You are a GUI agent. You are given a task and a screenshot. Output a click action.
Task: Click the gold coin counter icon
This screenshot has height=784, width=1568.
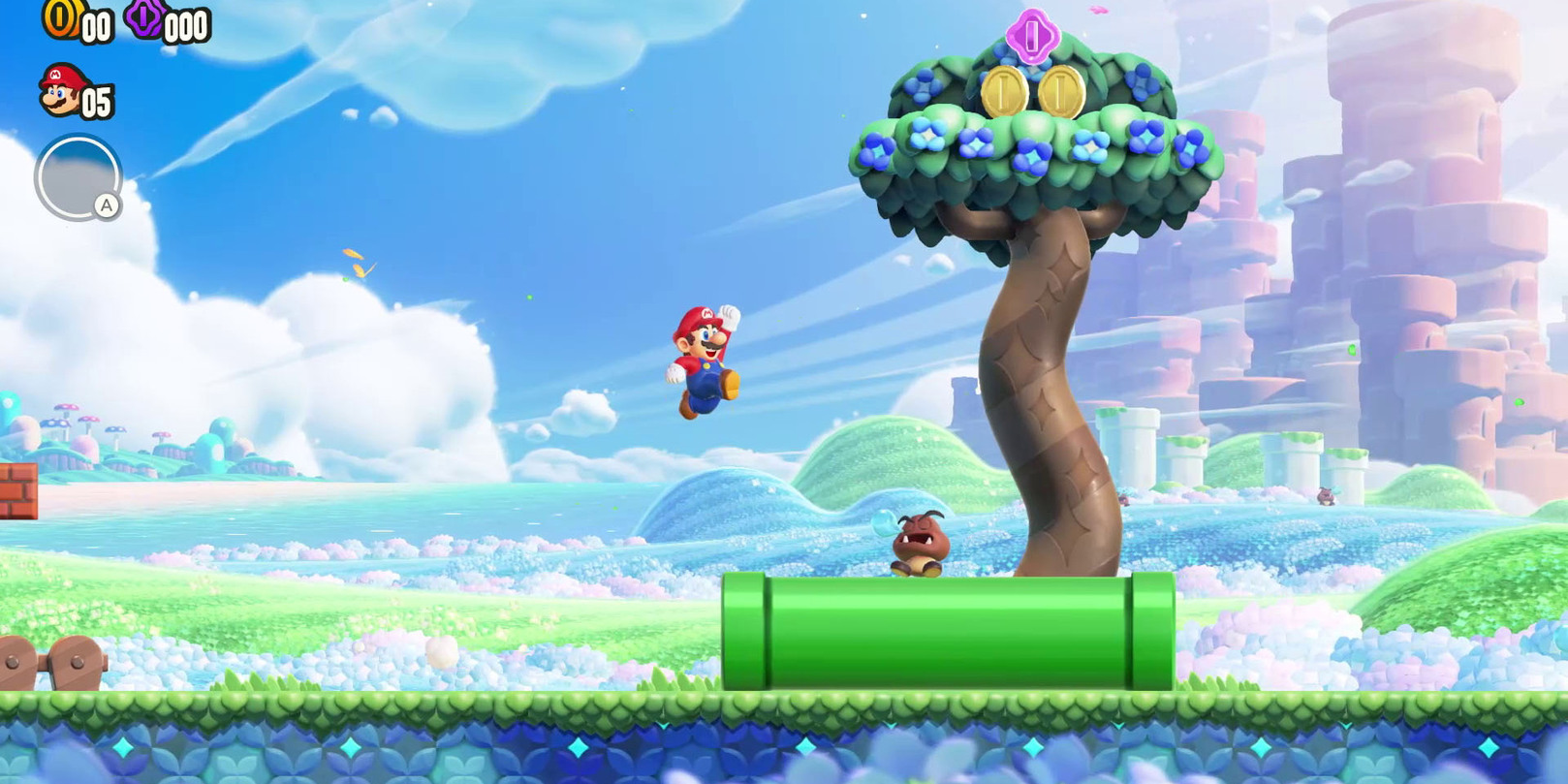60,19
